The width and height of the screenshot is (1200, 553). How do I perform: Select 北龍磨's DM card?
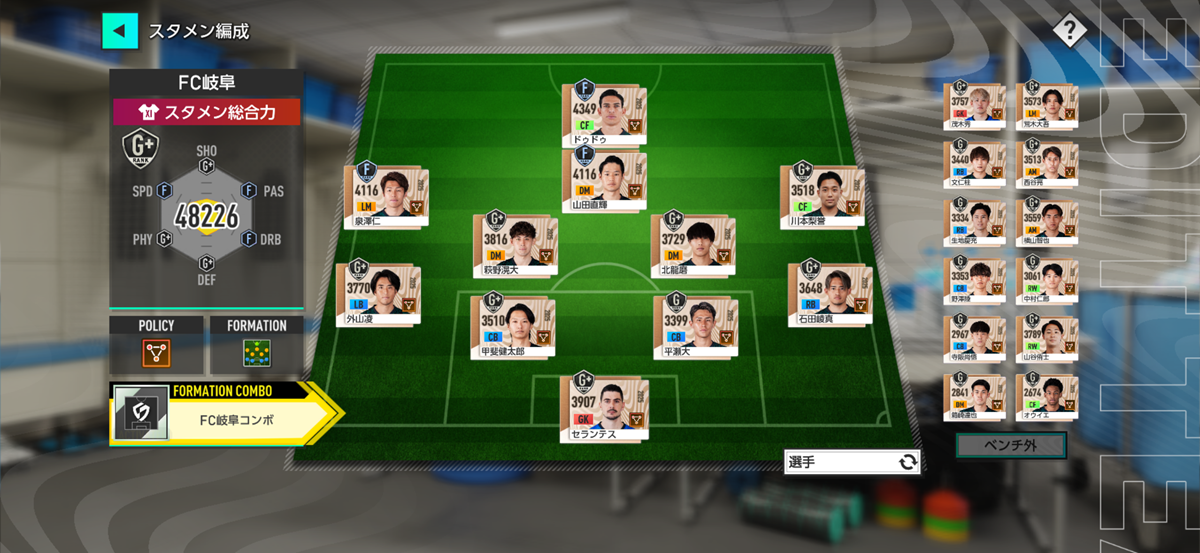coord(692,245)
